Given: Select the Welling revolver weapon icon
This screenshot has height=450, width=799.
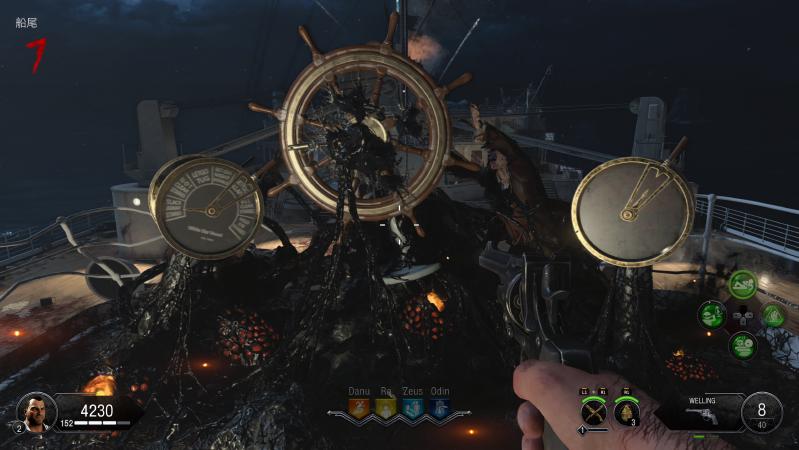Looking at the screenshot, I should point(705,416).
